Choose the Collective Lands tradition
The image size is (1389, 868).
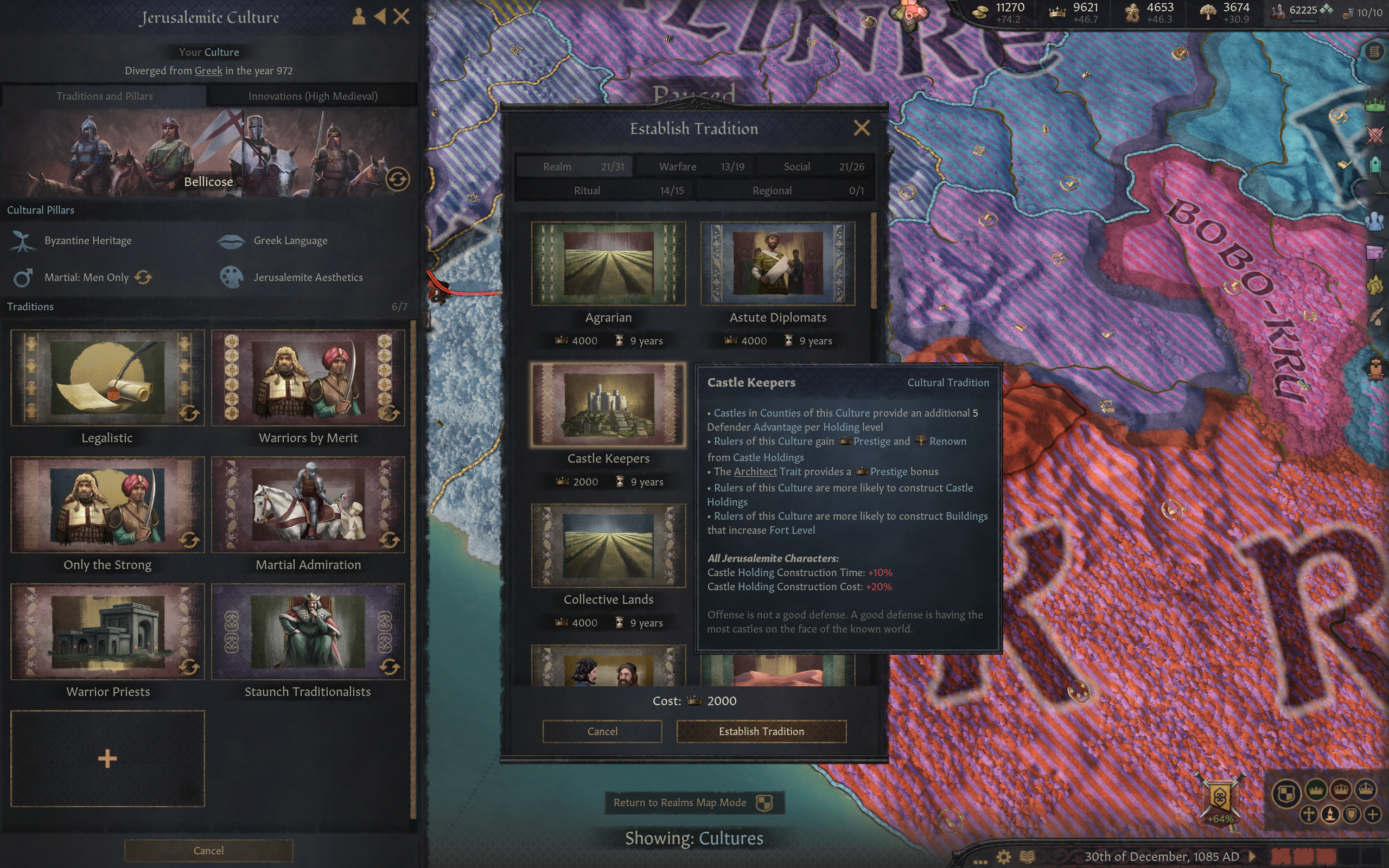pyautogui.click(x=608, y=546)
